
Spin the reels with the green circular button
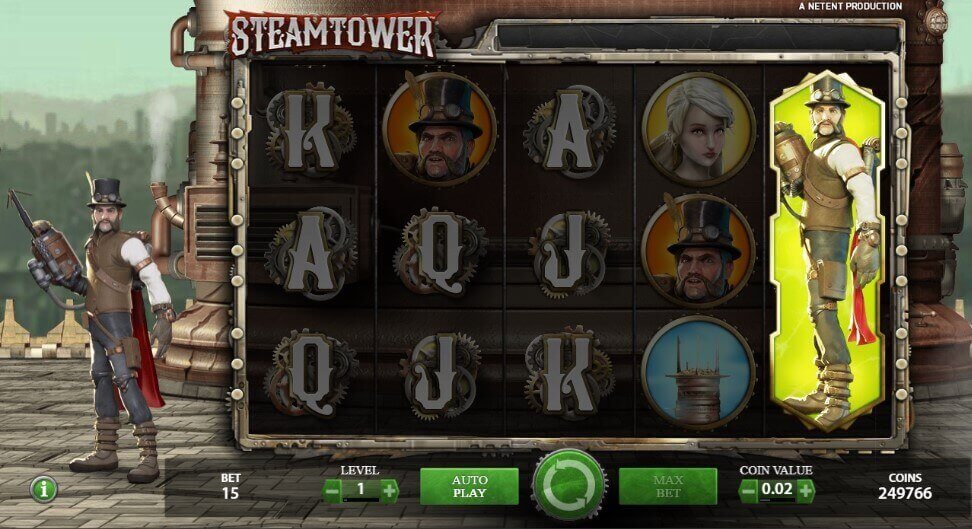click(569, 487)
